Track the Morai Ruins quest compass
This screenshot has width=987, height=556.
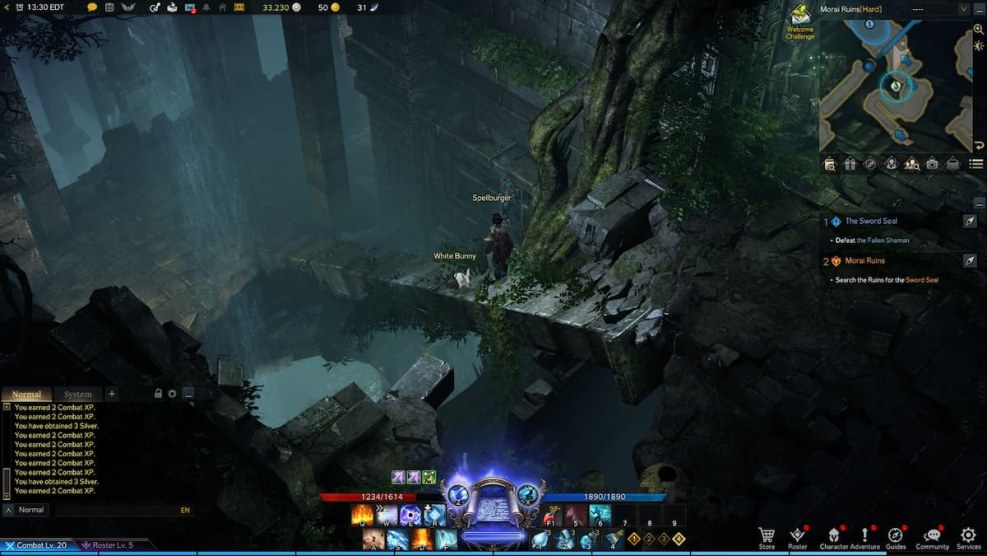point(969,260)
